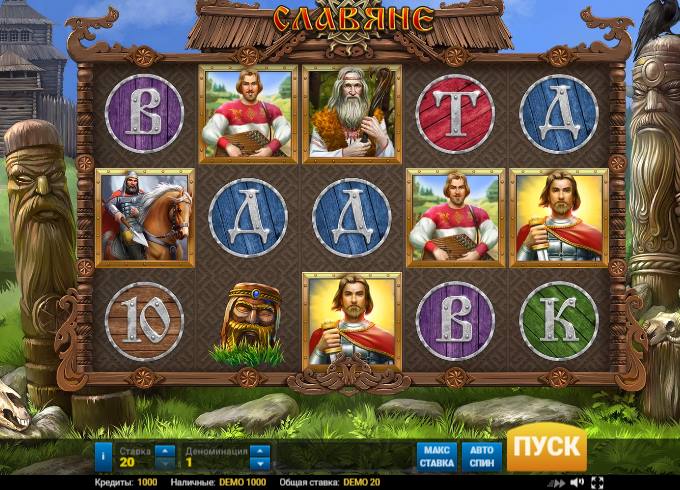
Task: Spin the reels with the ПУСК button
Action: tap(546, 447)
